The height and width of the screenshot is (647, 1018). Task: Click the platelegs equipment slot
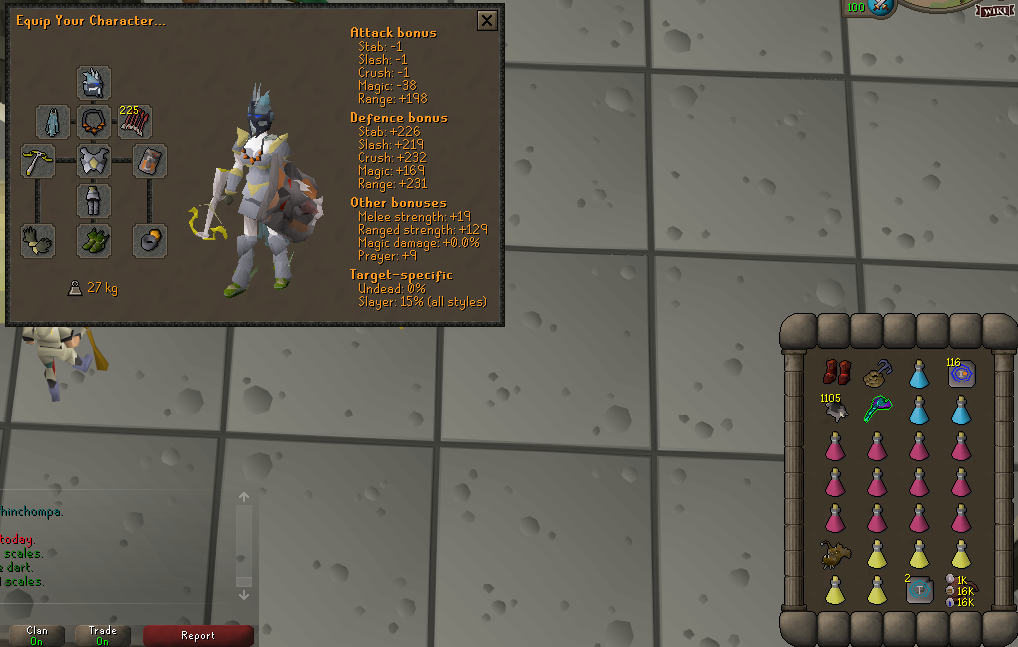tap(94, 201)
